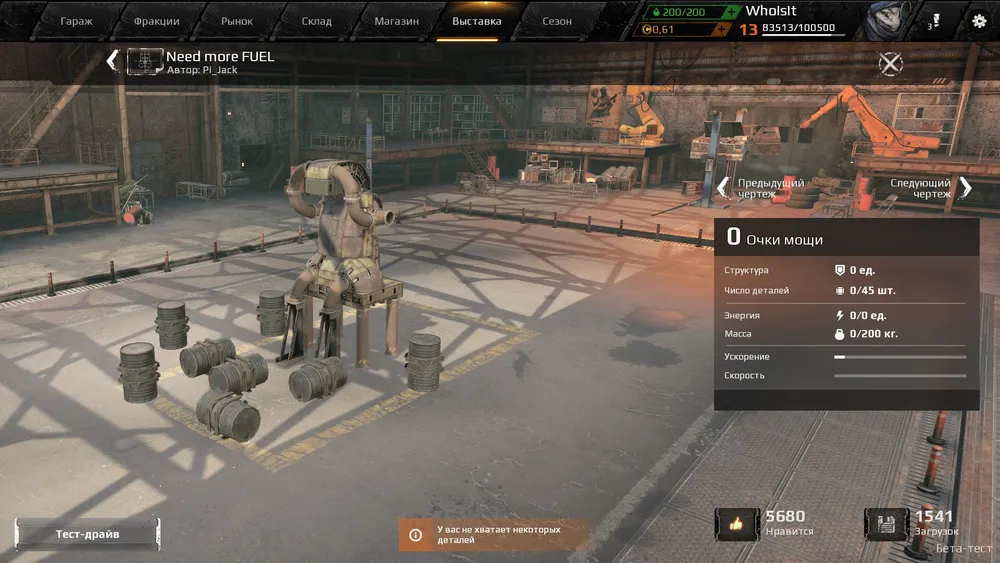Screen dimensions: 1000x563
Task: Go back using the arrow beside blueprint title
Action: pos(112,61)
